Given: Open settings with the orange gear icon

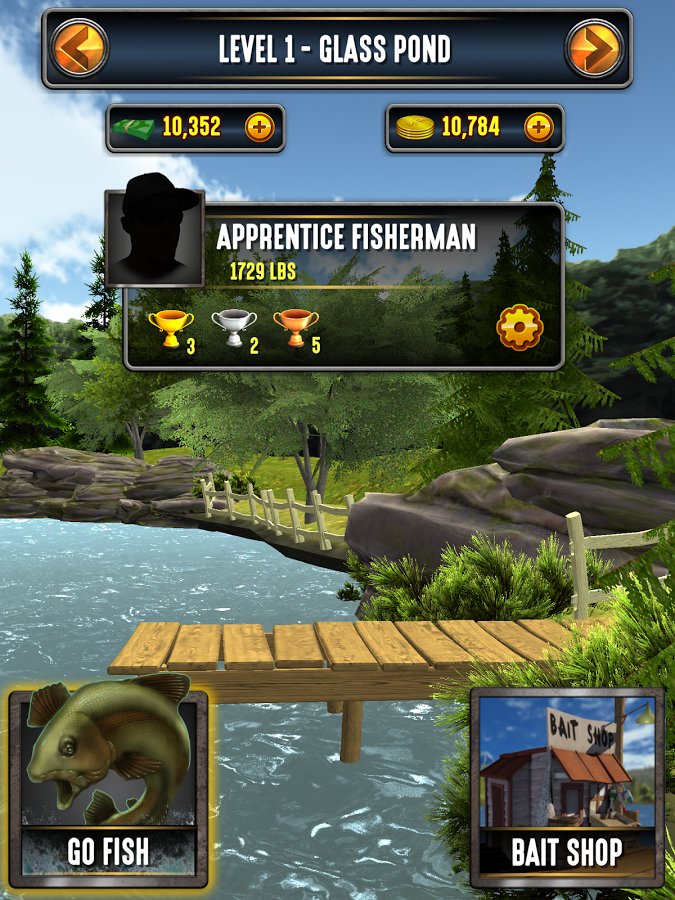Looking at the screenshot, I should point(519,327).
